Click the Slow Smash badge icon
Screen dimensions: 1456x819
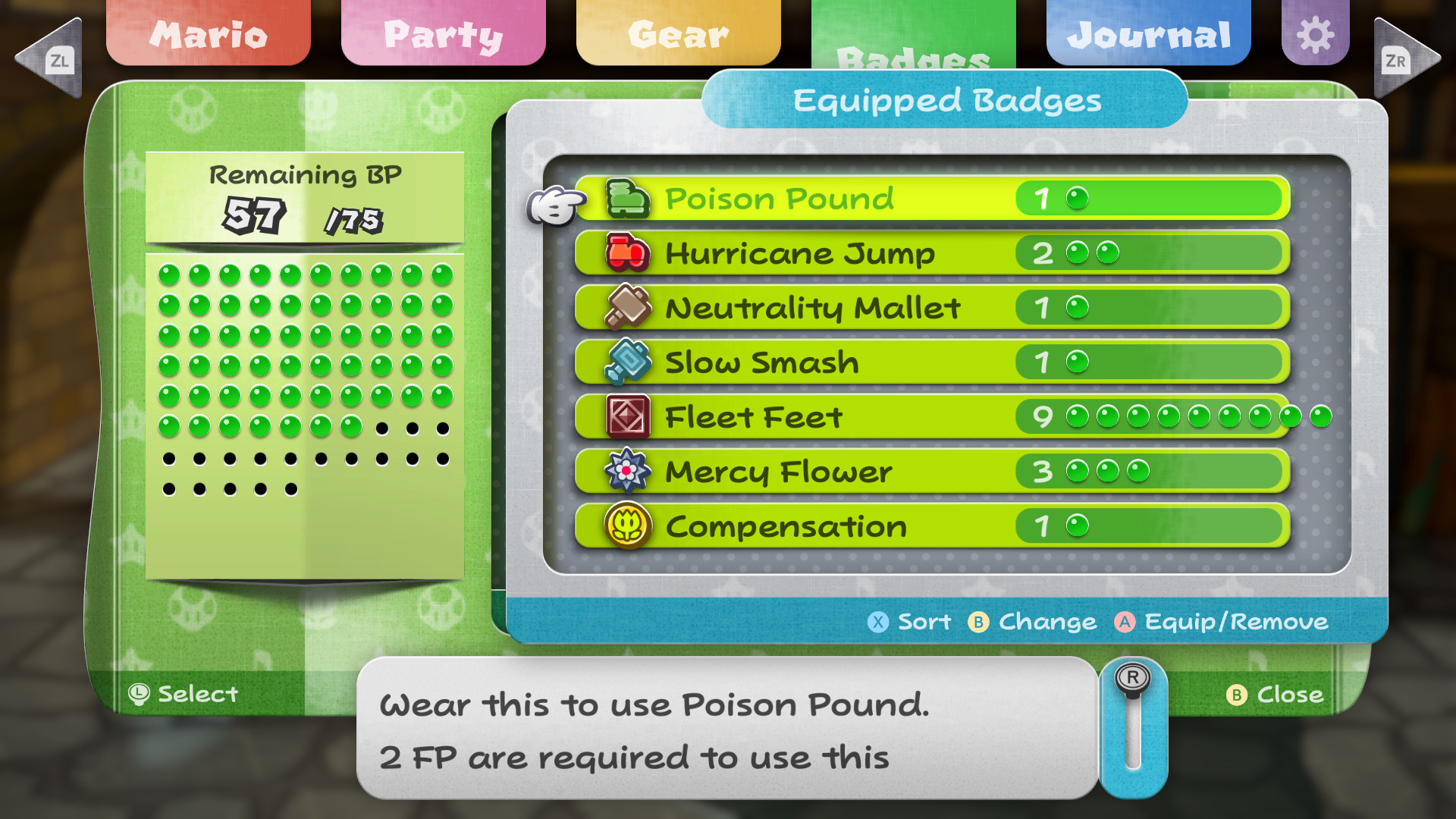pos(627,362)
